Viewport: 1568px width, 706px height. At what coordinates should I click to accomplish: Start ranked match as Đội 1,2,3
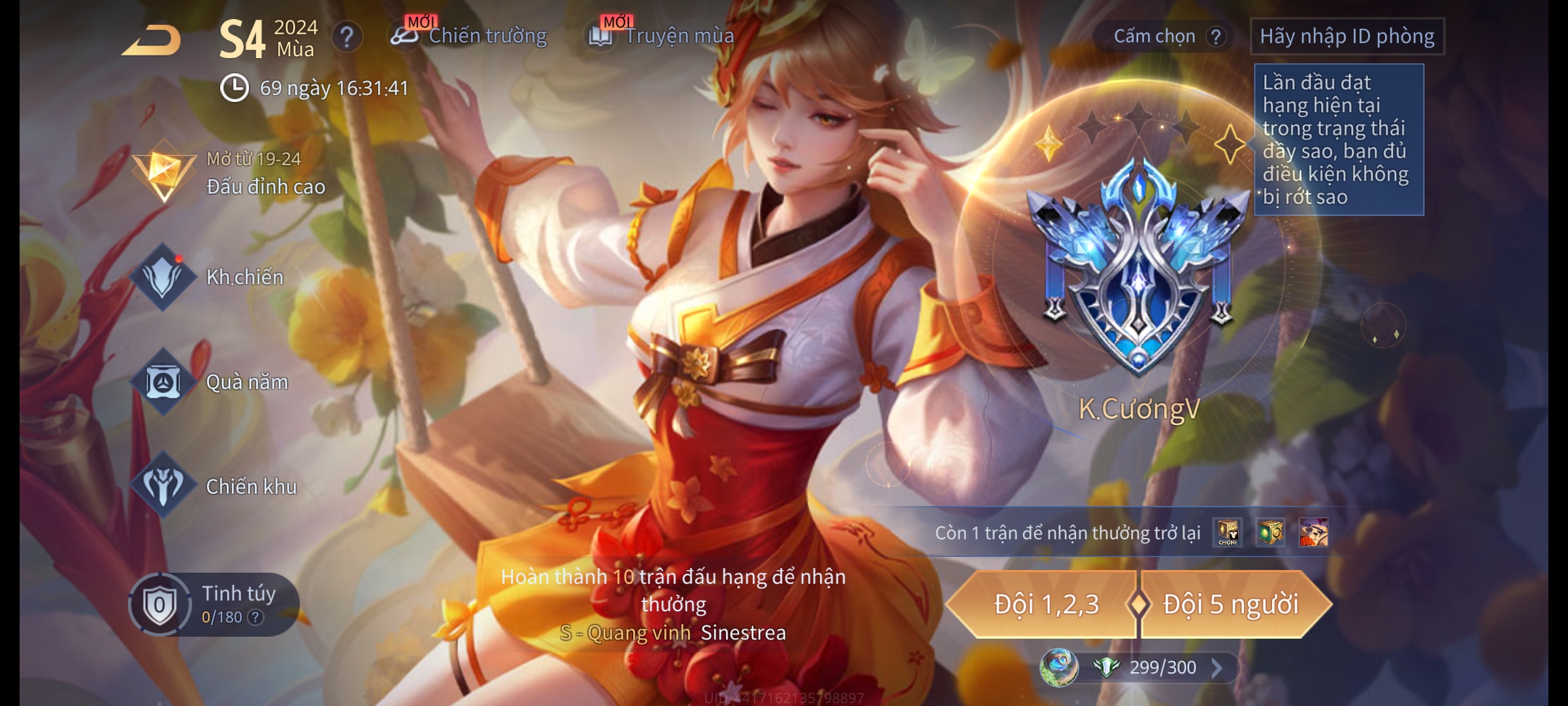pos(1045,605)
